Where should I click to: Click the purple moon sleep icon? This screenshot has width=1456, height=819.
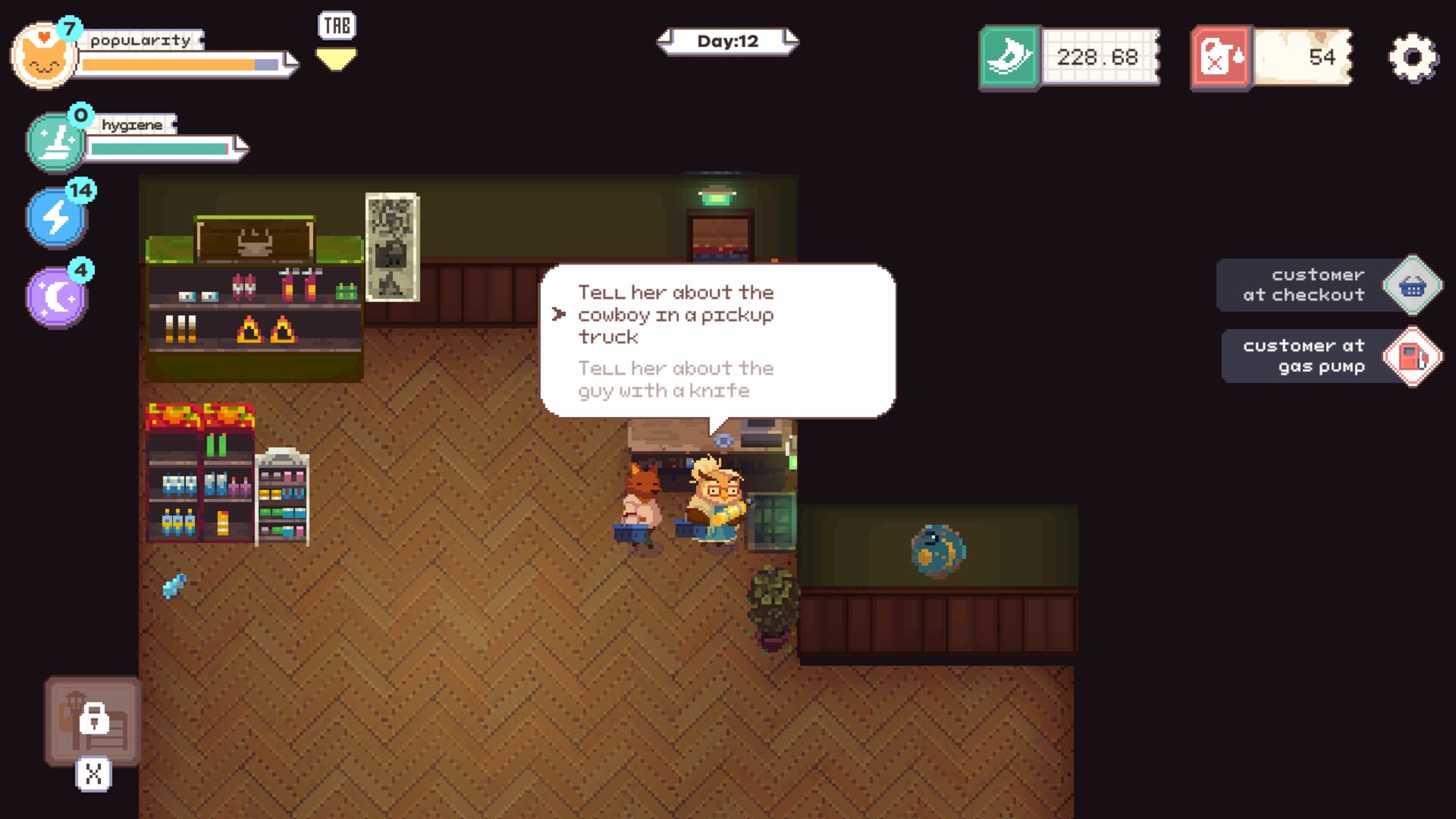57,297
